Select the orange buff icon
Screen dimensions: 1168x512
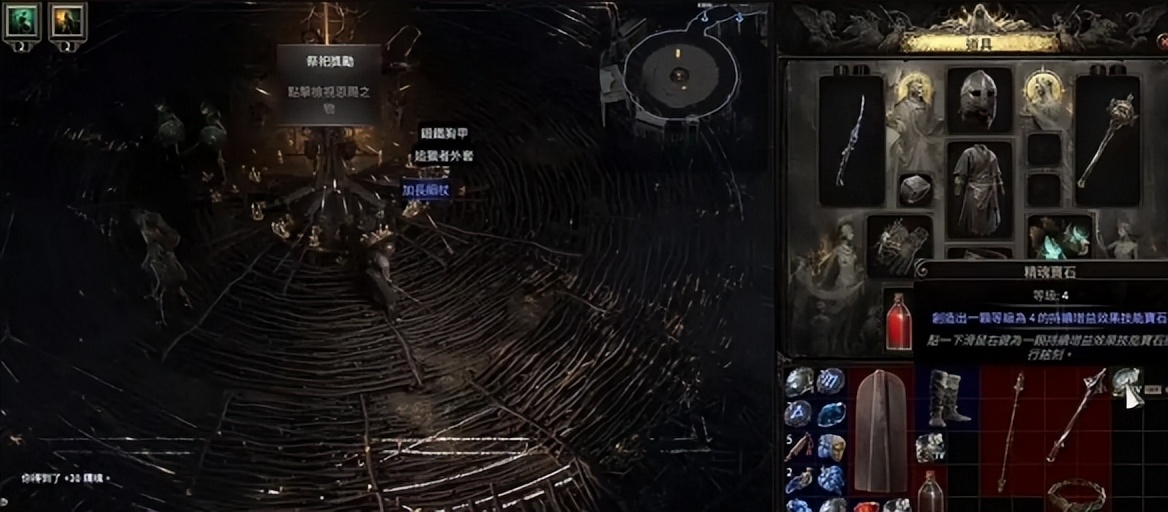[x=67, y=18]
